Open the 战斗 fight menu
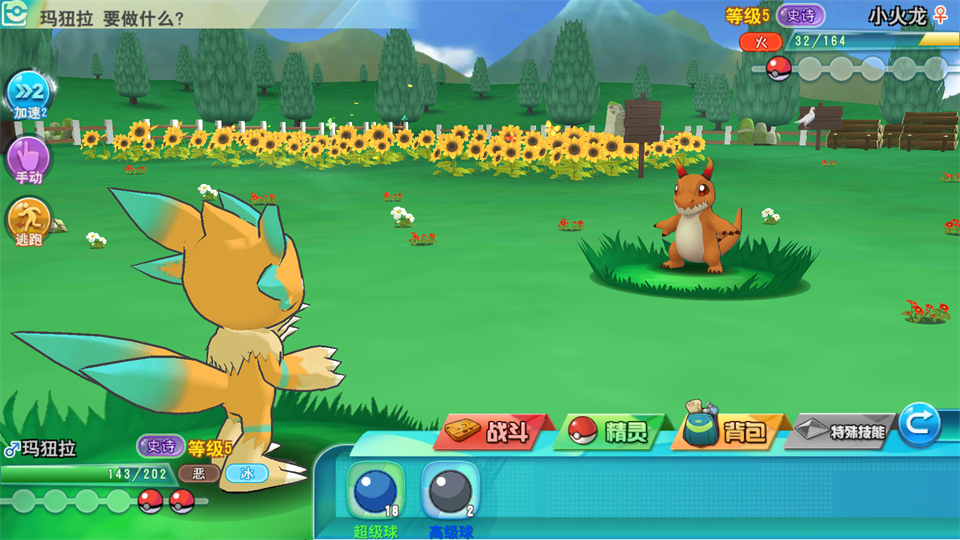The height and width of the screenshot is (540, 960). coord(494,432)
